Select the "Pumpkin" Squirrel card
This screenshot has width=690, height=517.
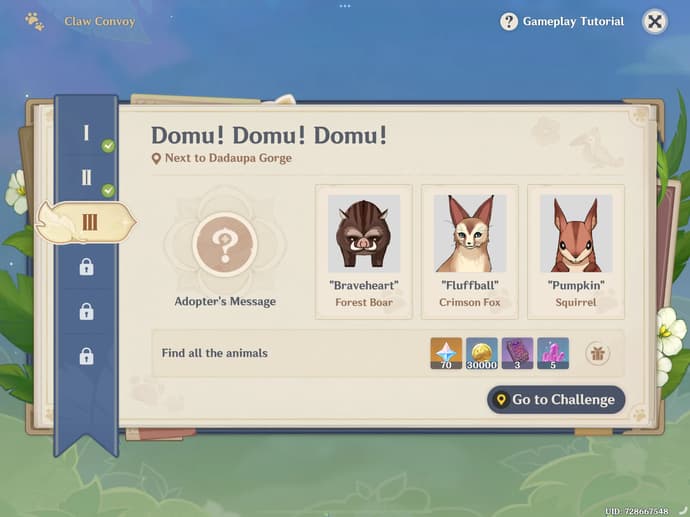(576, 251)
